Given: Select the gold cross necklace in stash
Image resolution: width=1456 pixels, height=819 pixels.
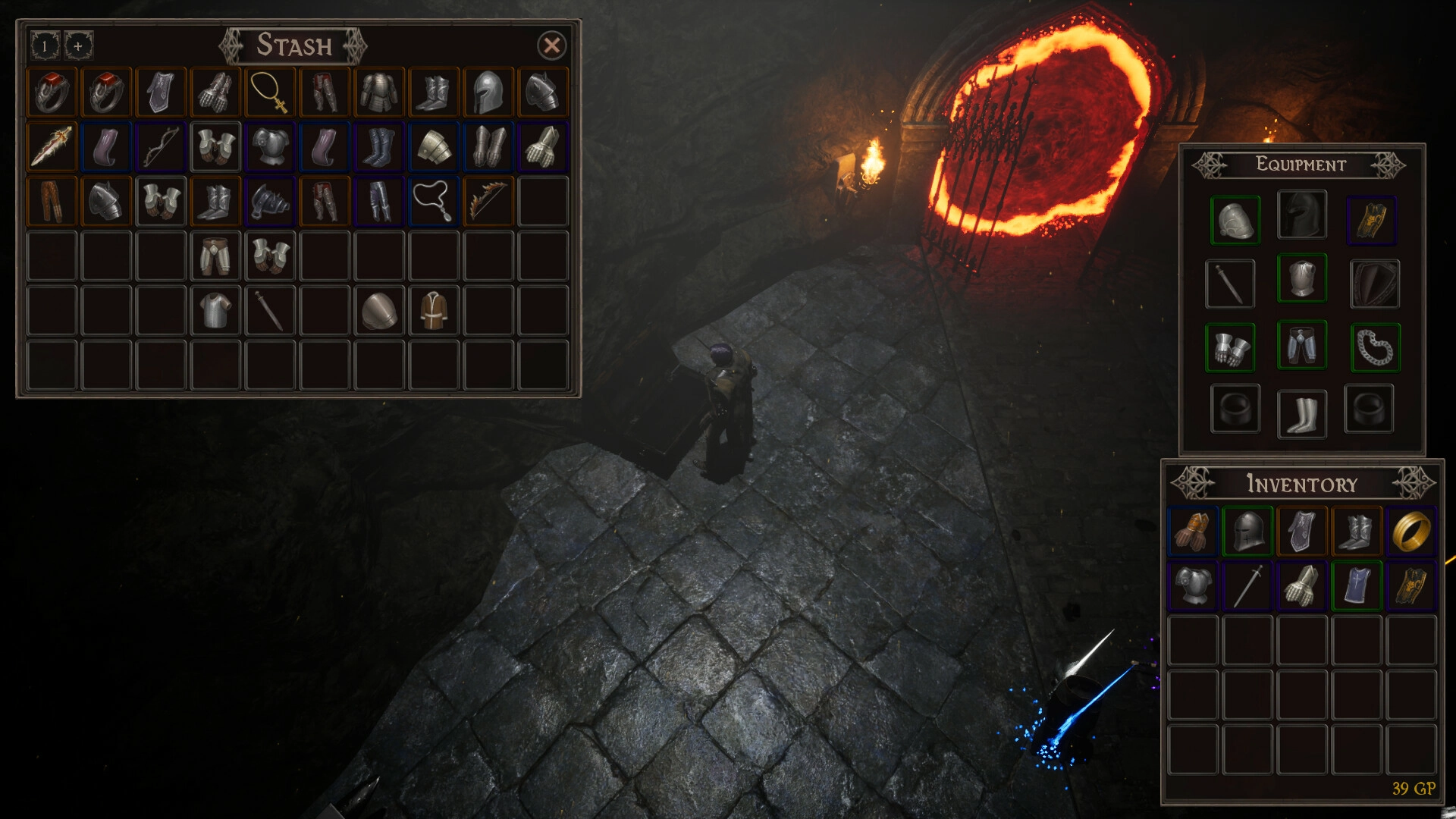Looking at the screenshot, I should click(270, 93).
